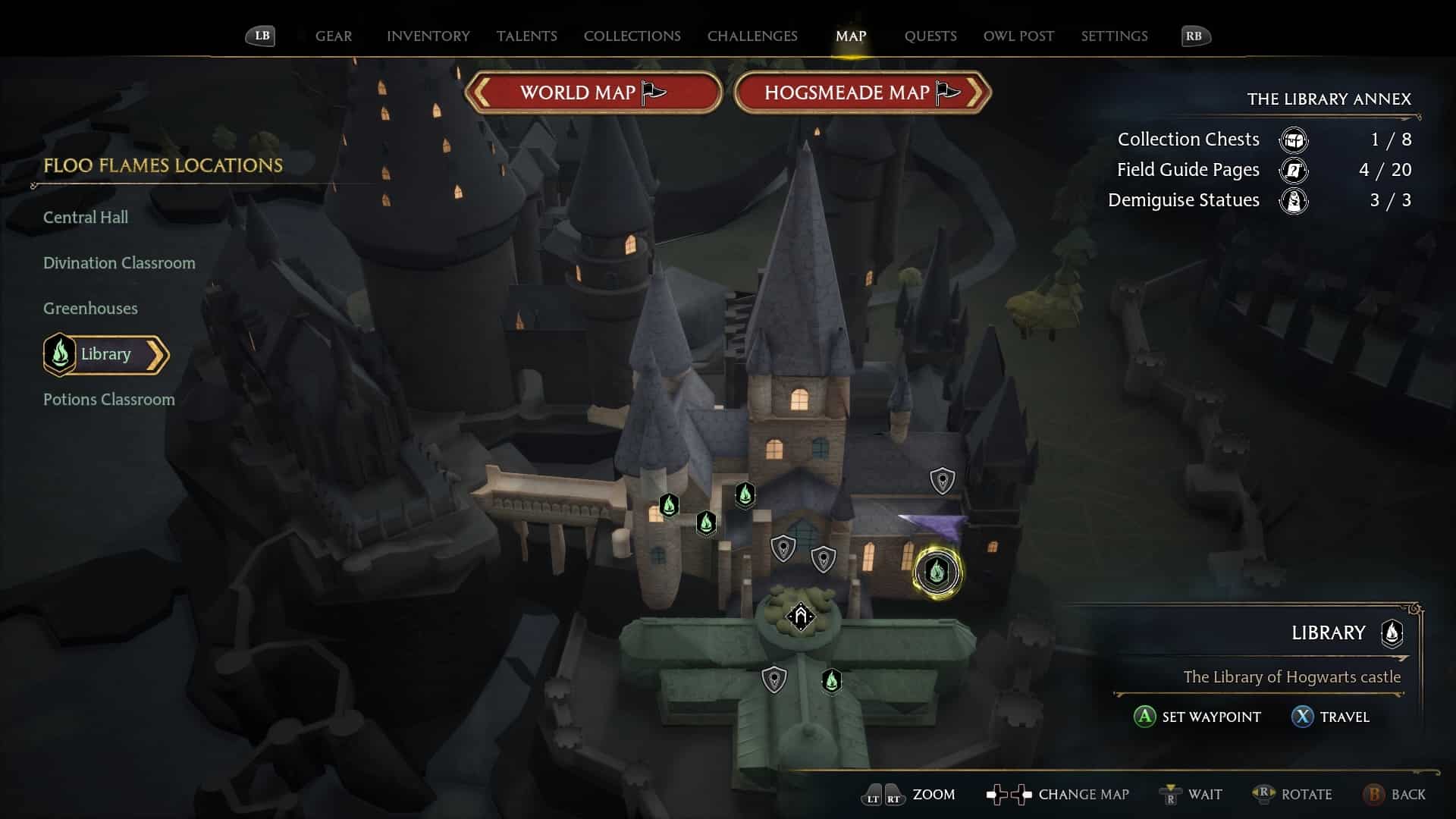Screen dimensions: 1456x819
Task: Select the diamond house-shaped map marker
Action: point(800,616)
